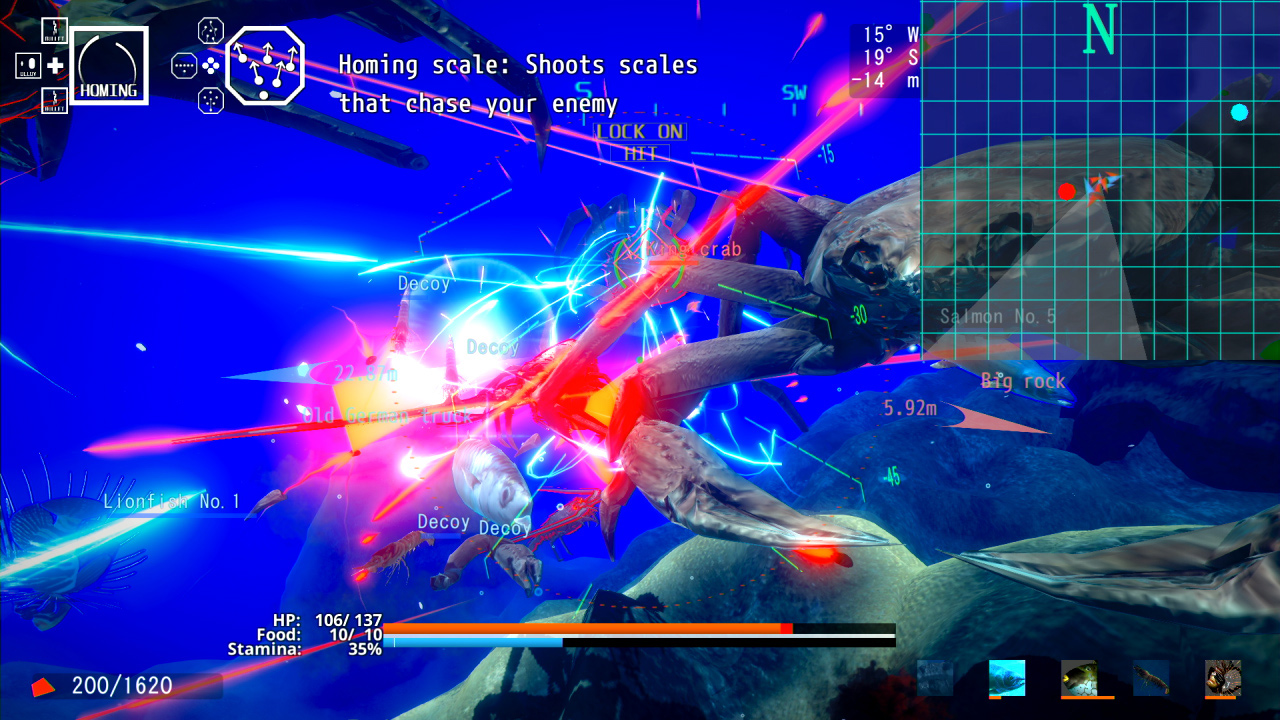Screen dimensions: 1280x720
Task: Select the Lionfish thumbnail at far right
Action: (1222, 679)
